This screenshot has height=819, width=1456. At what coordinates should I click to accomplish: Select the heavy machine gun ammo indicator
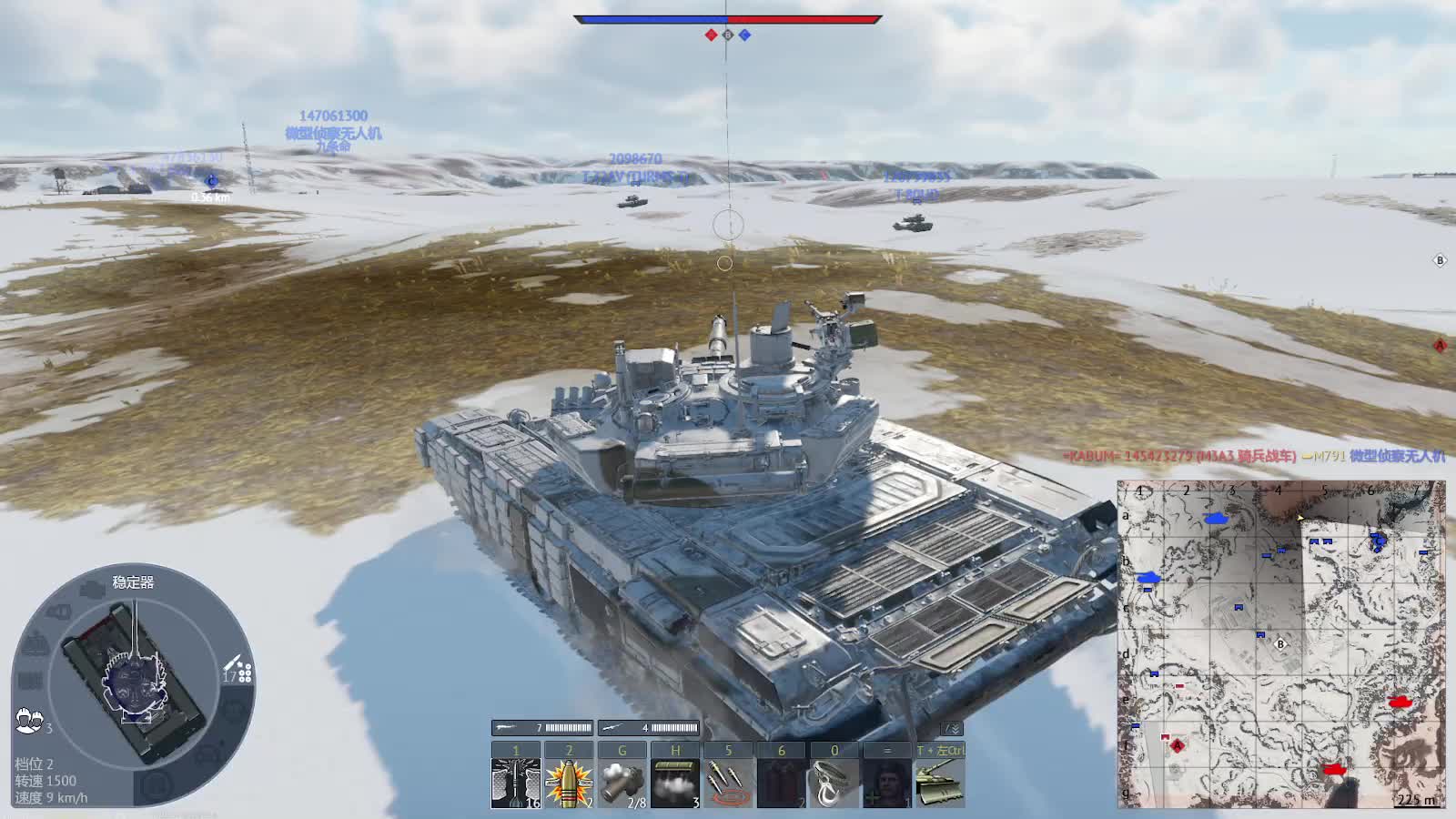(x=542, y=728)
